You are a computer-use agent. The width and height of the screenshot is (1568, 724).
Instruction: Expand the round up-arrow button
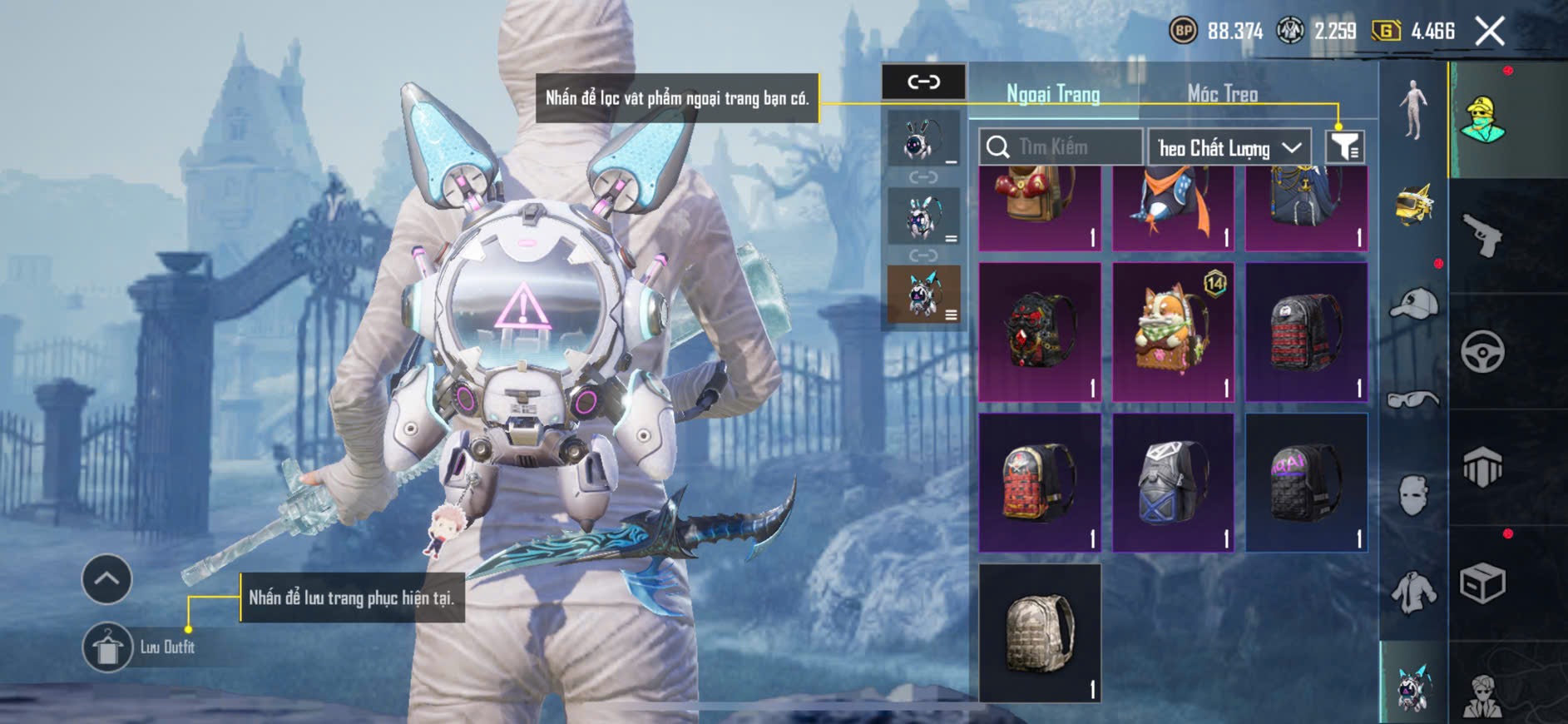pos(106,578)
